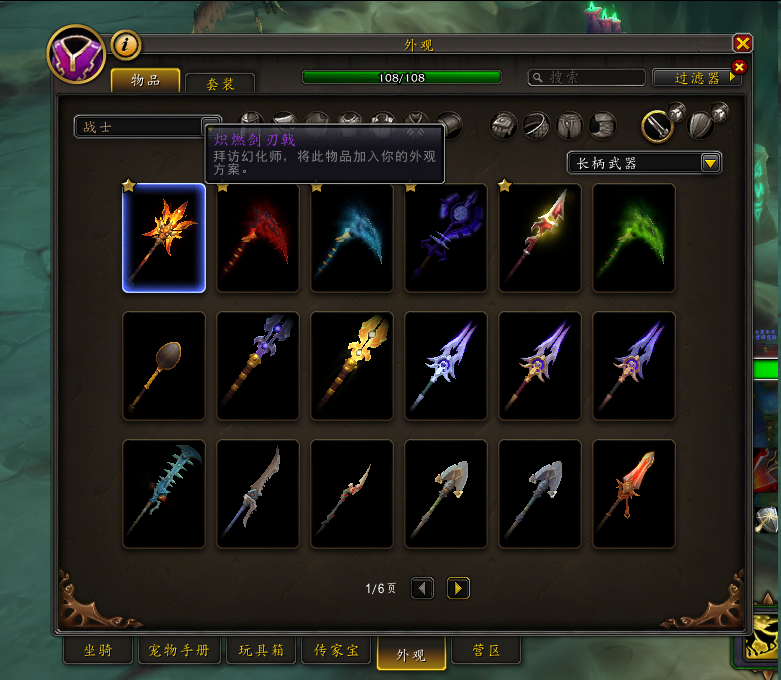Close the 外观 appearance window

point(742,43)
